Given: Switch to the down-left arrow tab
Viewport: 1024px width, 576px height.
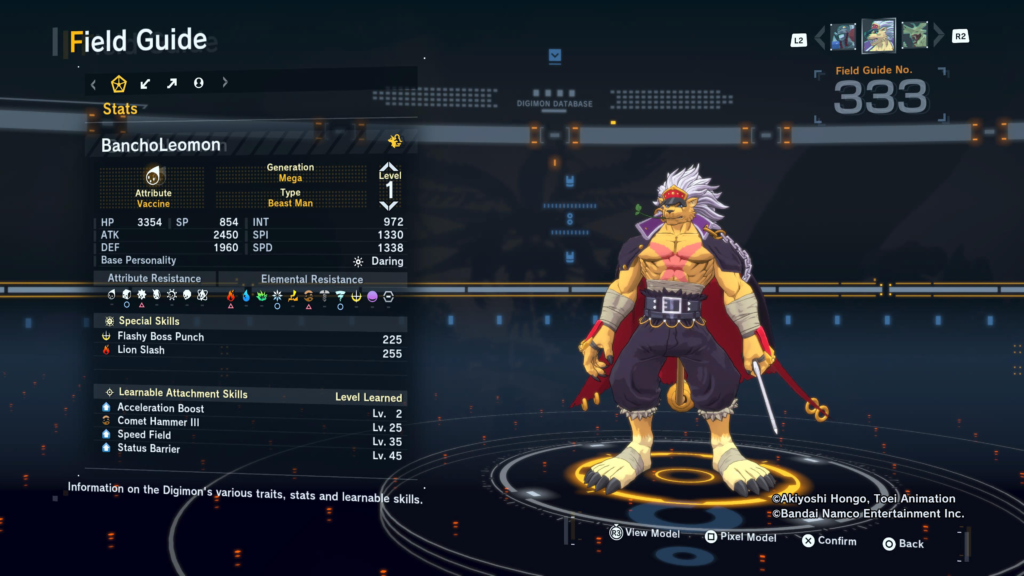Looking at the screenshot, I should coord(146,83).
